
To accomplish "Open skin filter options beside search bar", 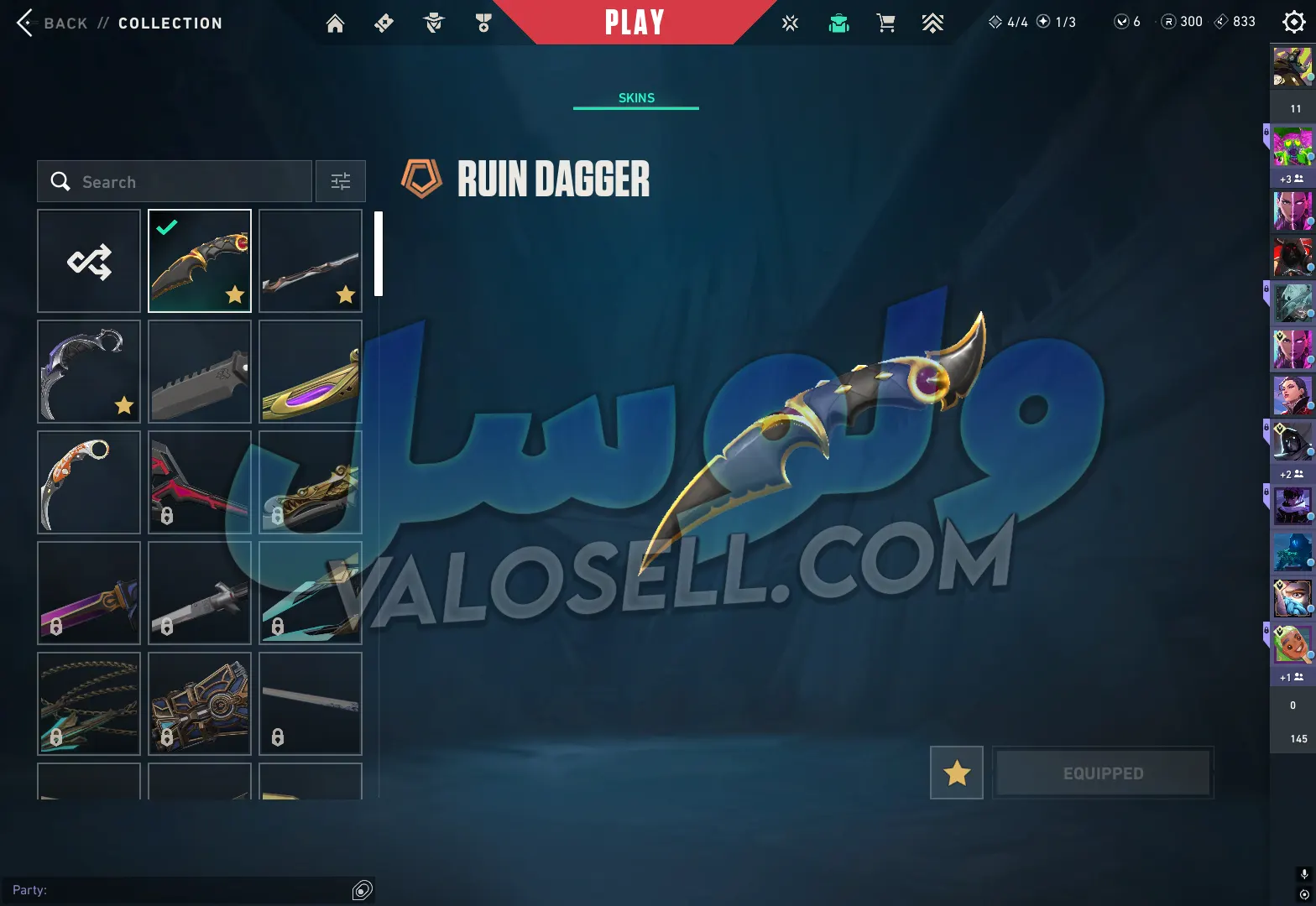I will click(340, 181).
